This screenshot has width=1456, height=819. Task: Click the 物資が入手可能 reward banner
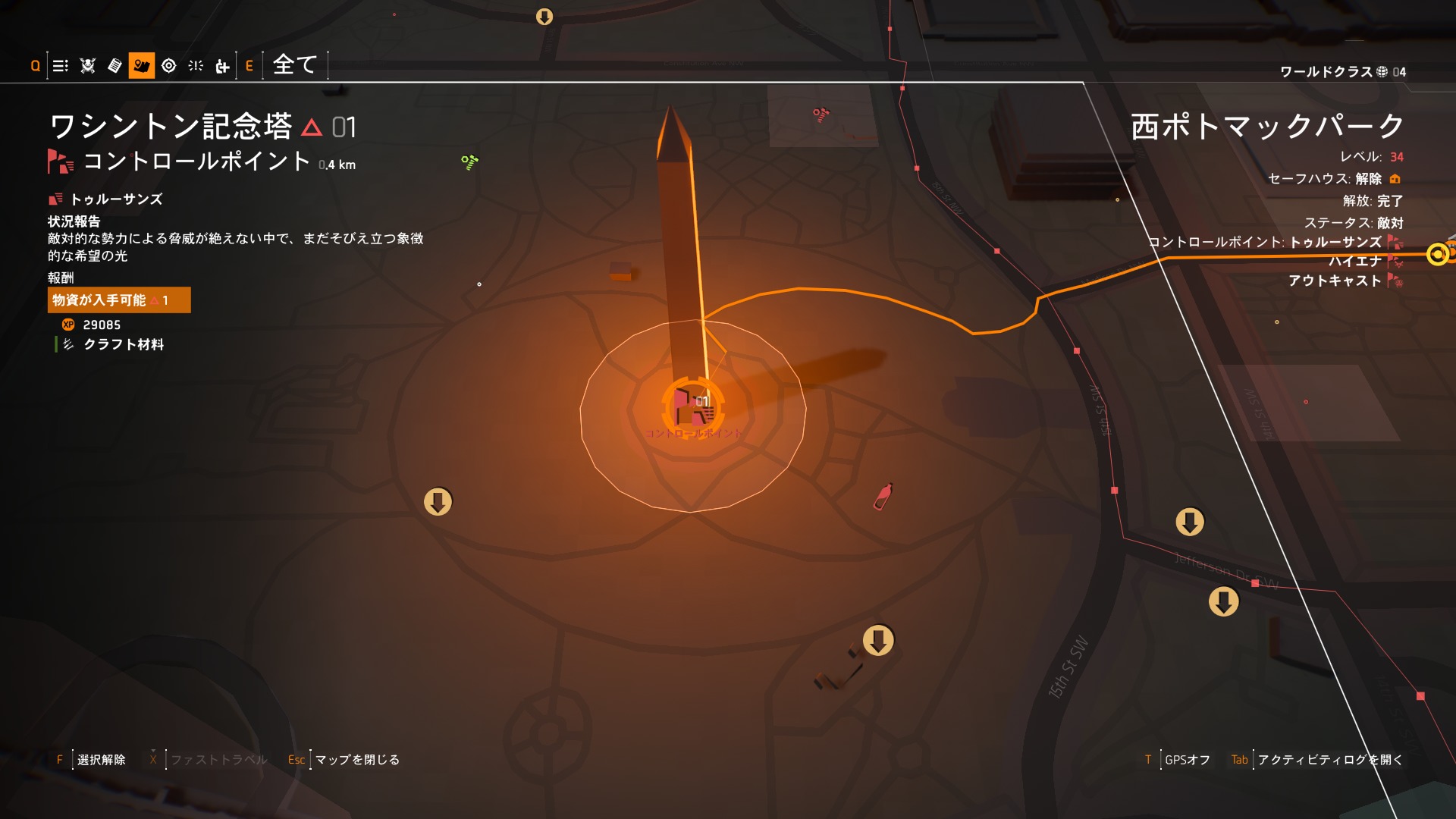tap(119, 300)
